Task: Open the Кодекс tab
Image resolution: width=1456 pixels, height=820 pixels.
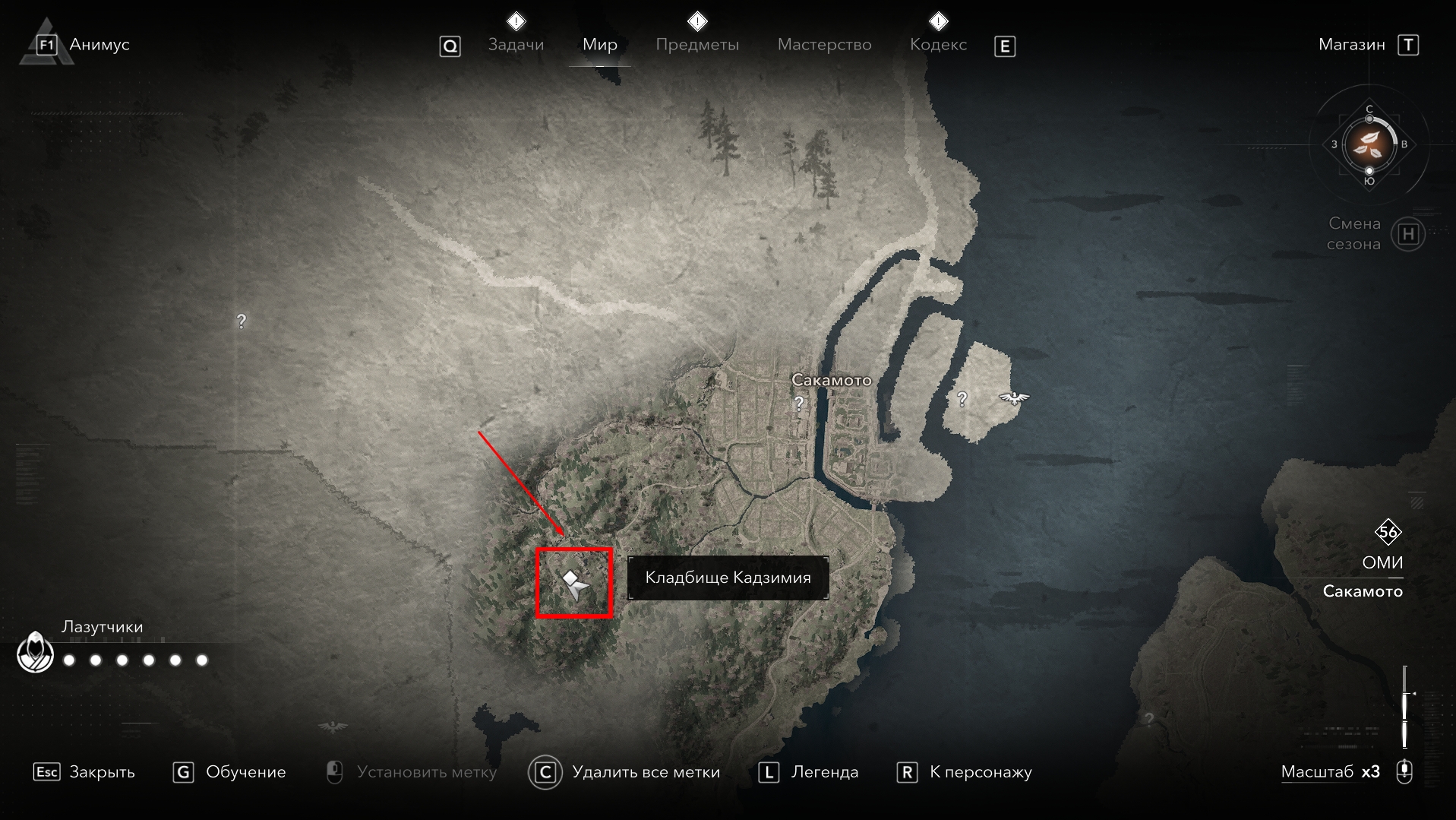Action: point(938,45)
